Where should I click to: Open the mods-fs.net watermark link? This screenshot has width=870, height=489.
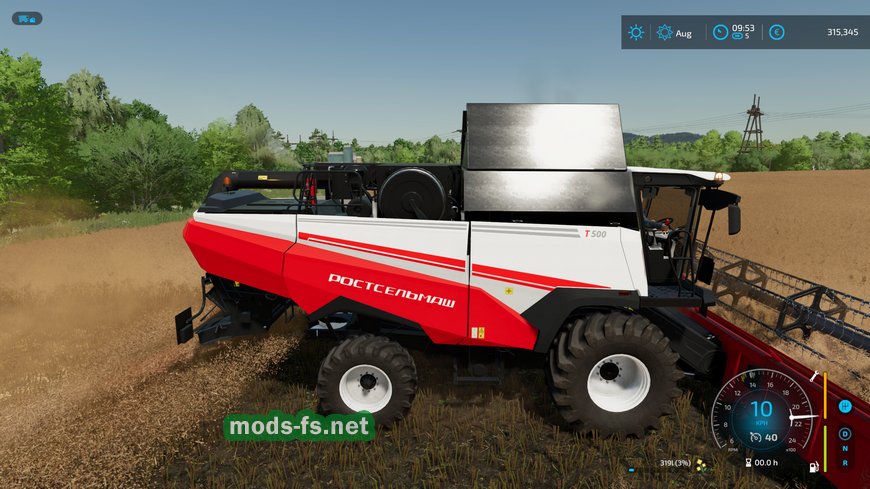tap(300, 427)
